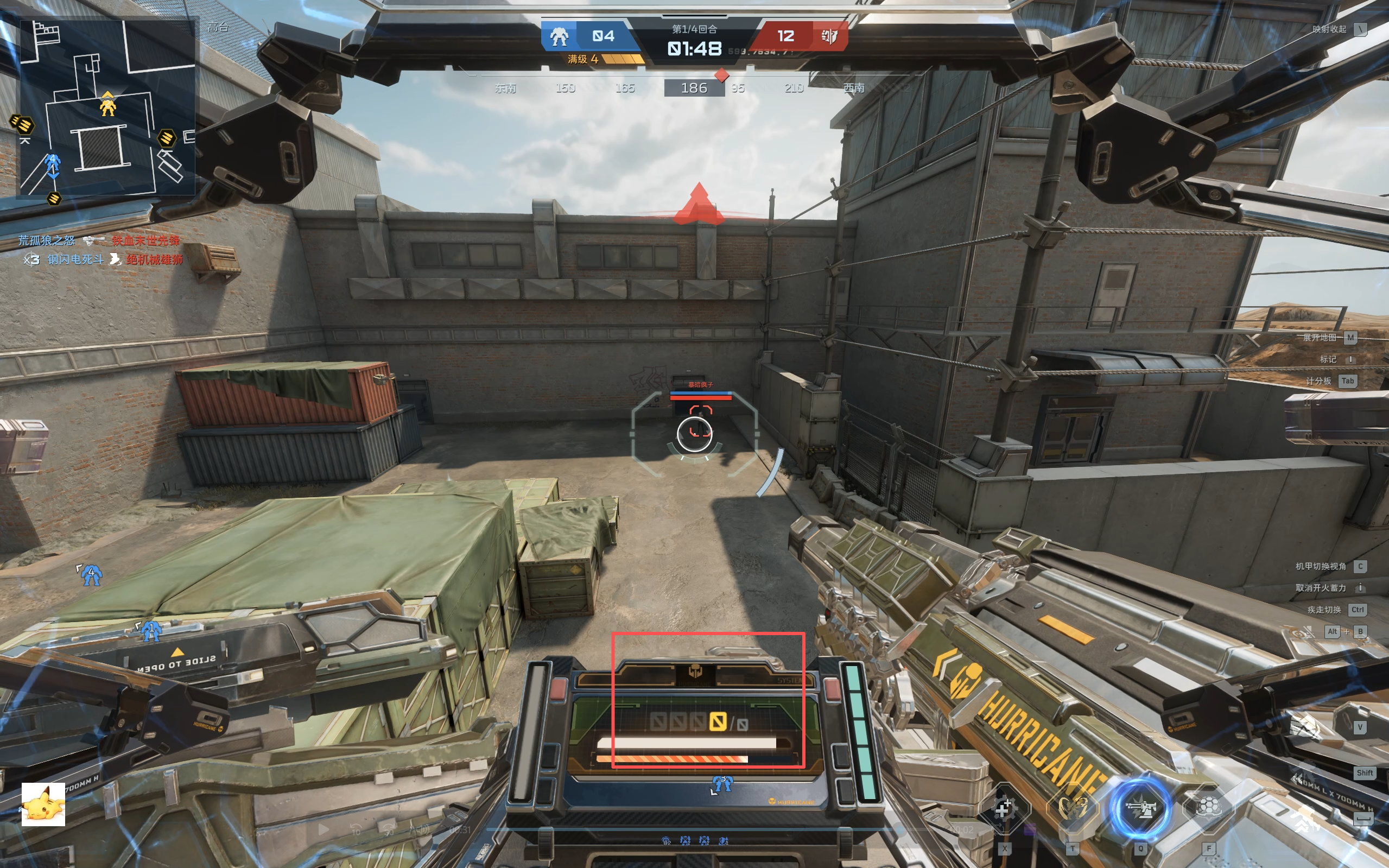
Task: Deploy the hexagonal dome shield ability
Action: 1208,809
